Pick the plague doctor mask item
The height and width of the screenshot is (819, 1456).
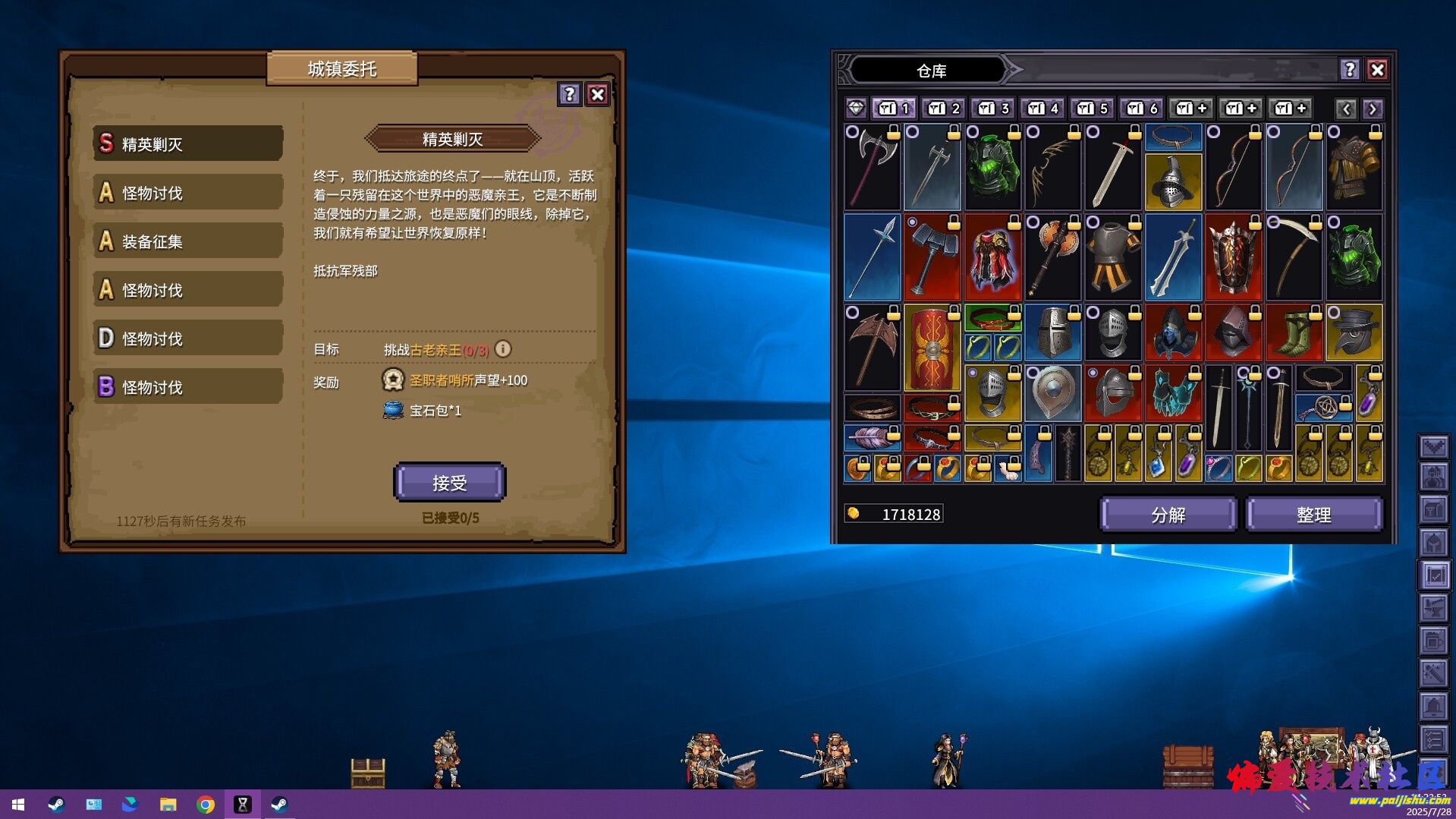tap(1354, 334)
